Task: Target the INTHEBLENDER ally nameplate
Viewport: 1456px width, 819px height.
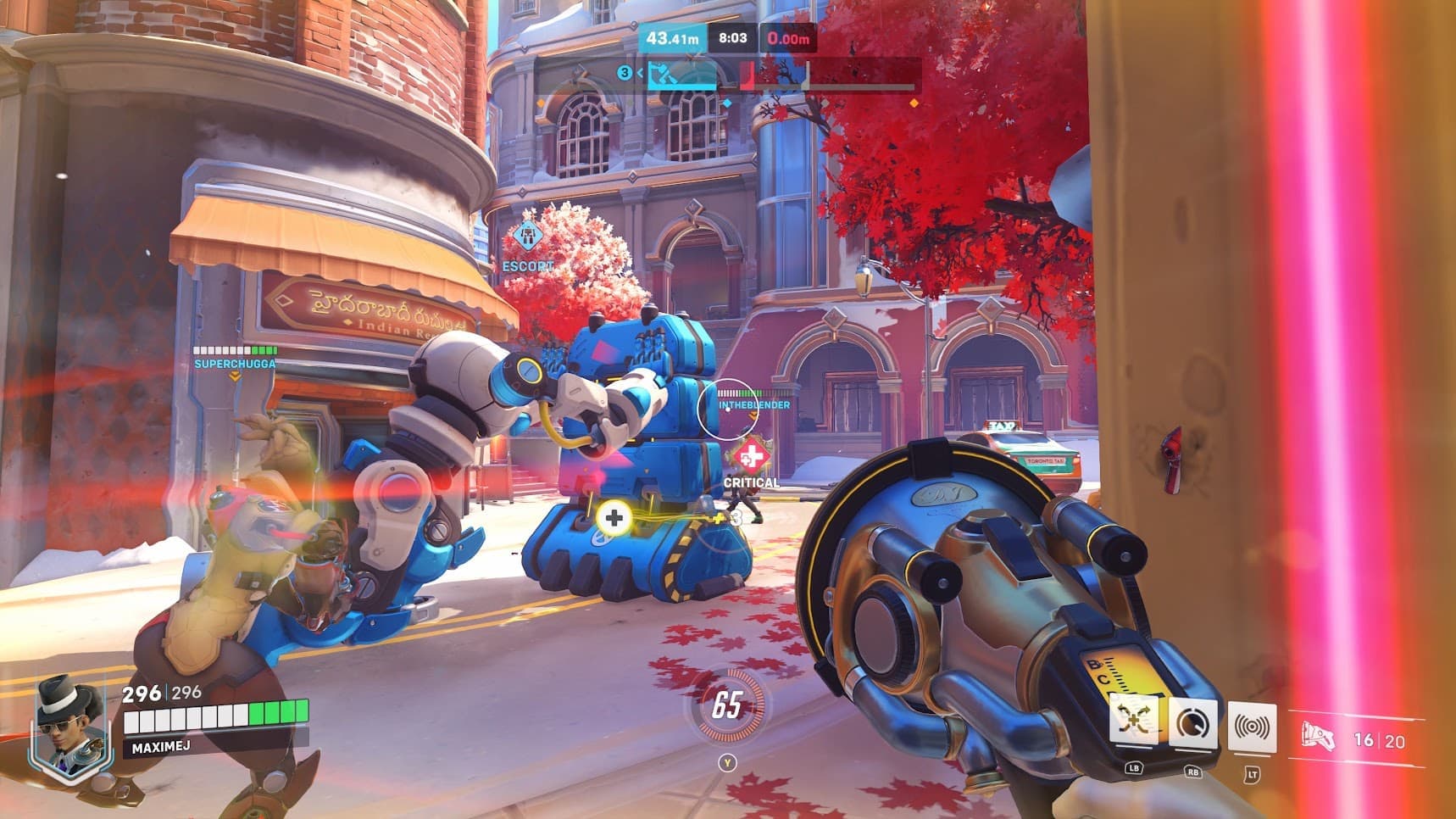Action: click(x=754, y=405)
